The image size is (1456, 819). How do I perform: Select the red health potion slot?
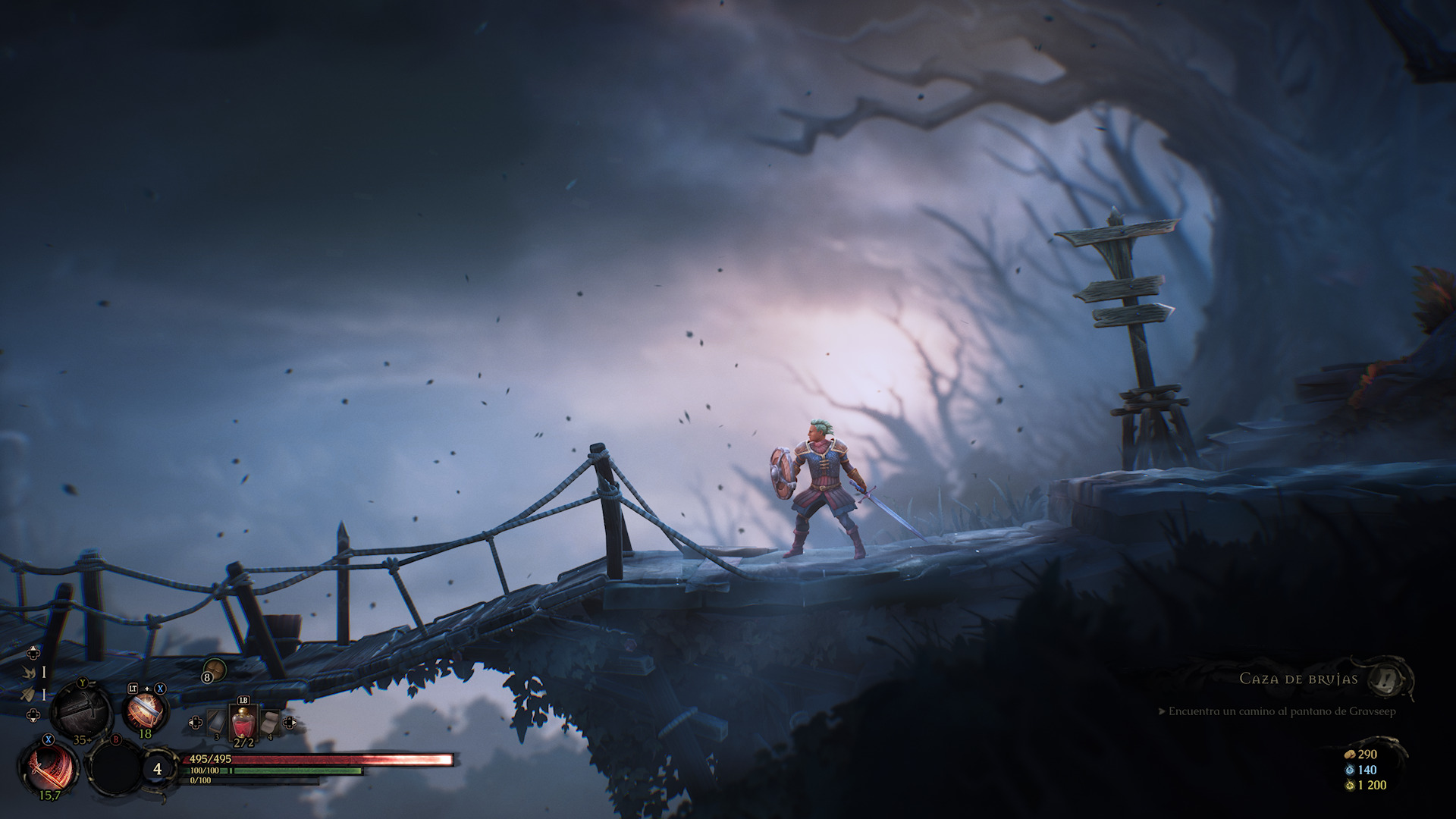[x=243, y=723]
